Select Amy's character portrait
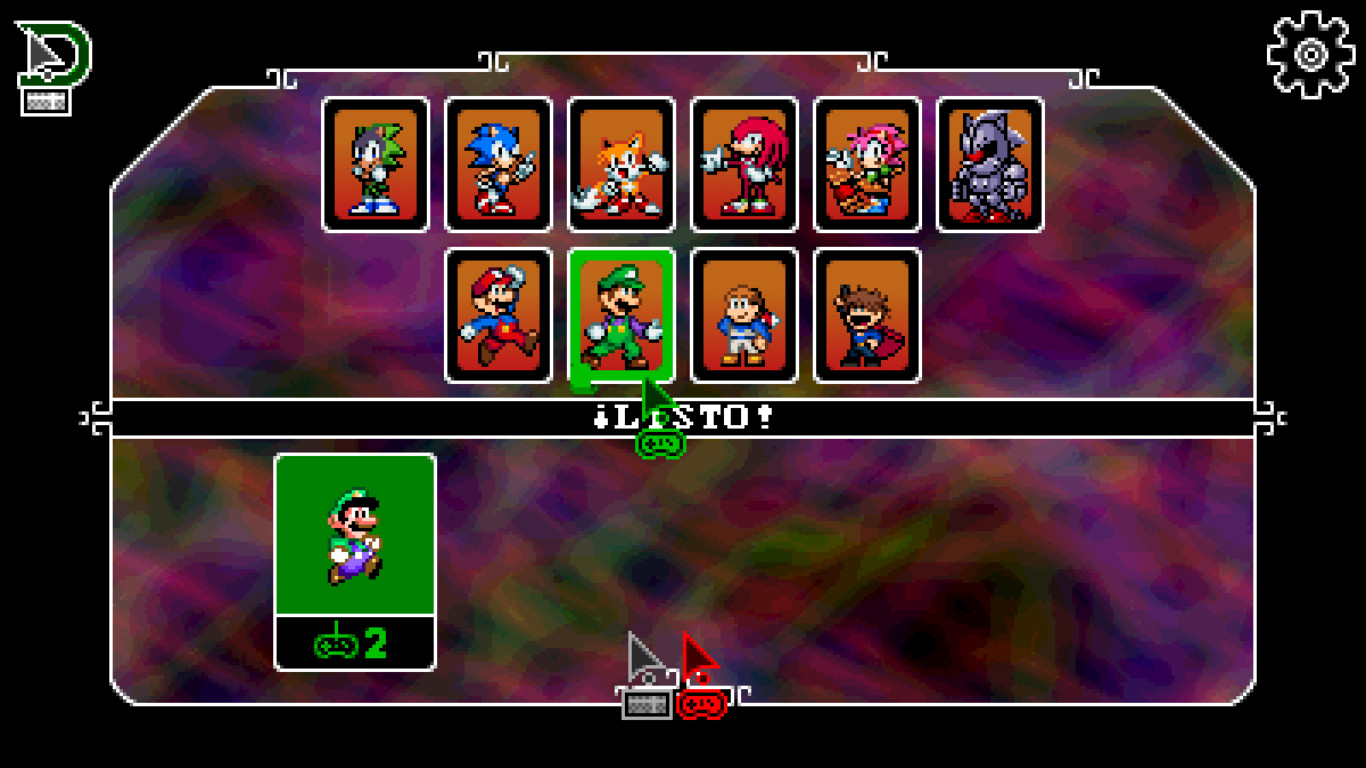Image resolution: width=1366 pixels, height=768 pixels. click(866, 163)
